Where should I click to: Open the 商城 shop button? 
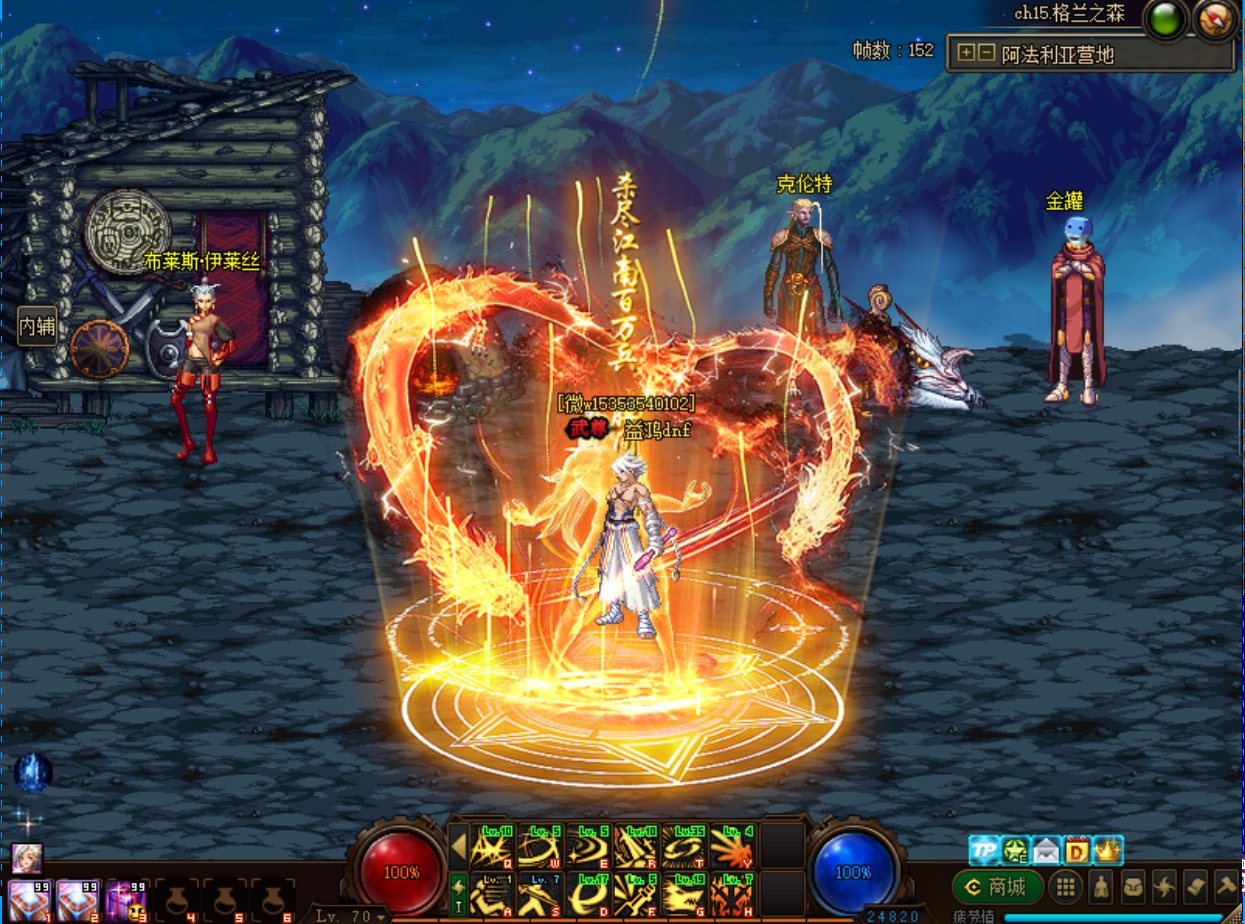pyautogui.click(x=996, y=887)
